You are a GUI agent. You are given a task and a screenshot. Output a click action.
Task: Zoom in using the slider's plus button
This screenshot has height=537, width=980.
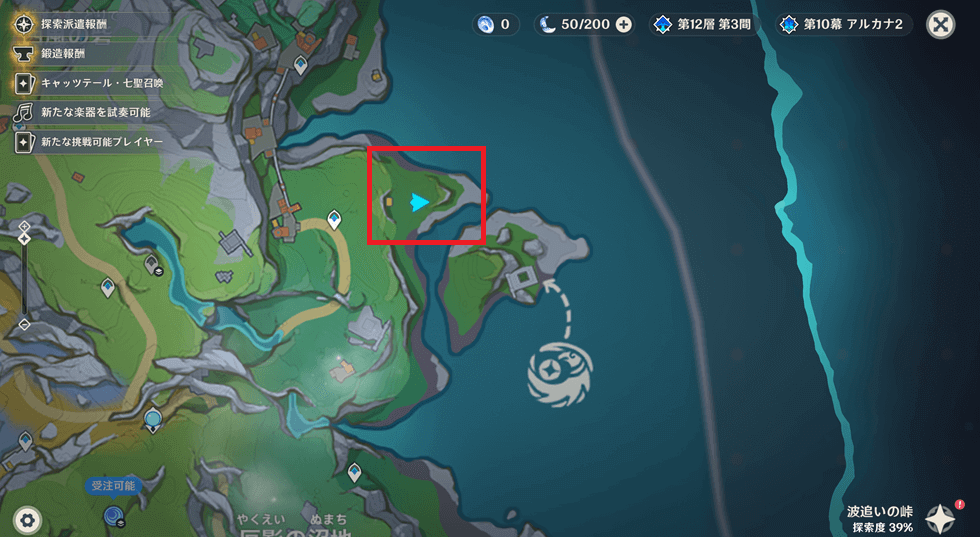25,226
